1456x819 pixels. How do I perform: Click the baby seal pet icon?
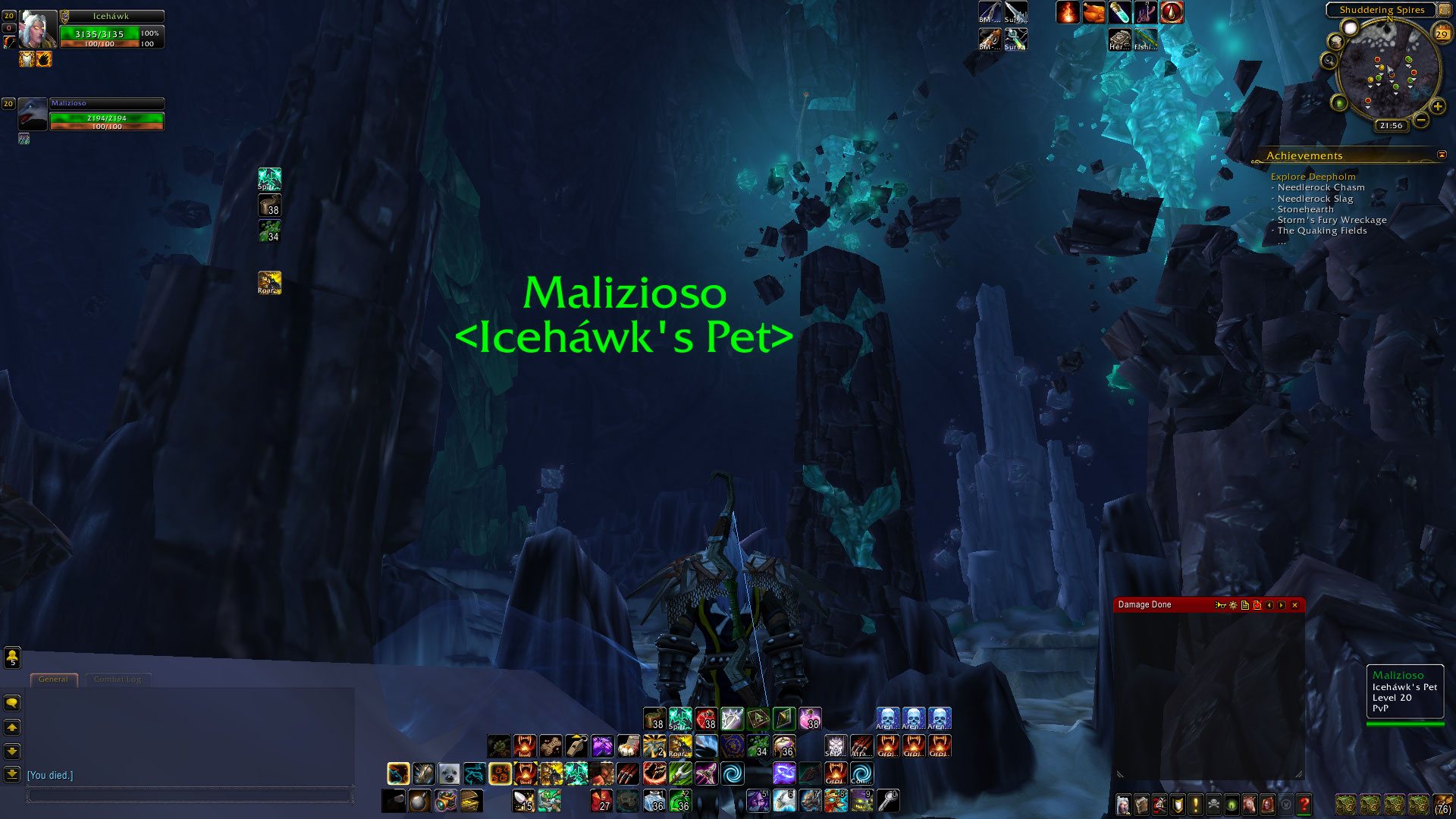point(449,773)
